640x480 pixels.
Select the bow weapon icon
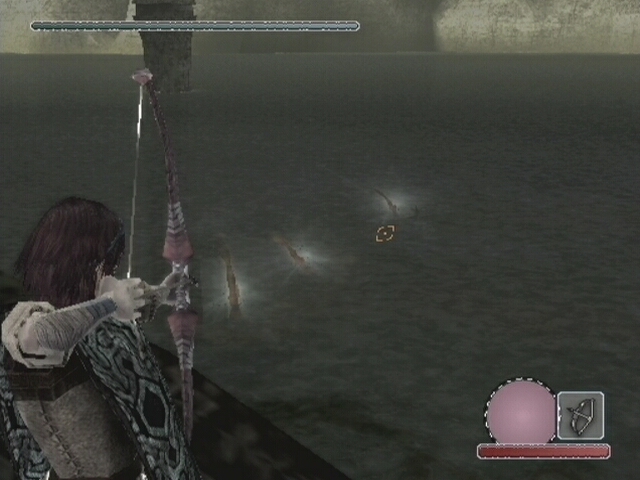pyautogui.click(x=580, y=415)
